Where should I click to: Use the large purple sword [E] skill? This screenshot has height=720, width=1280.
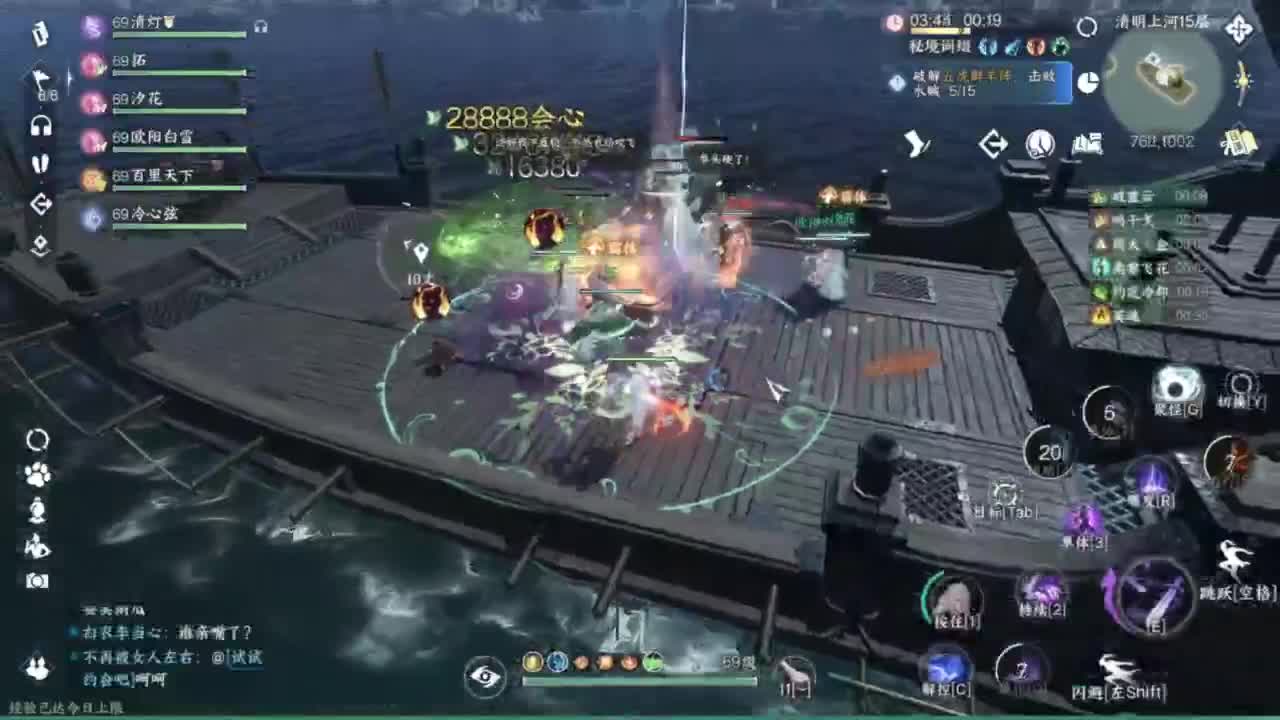click(x=1153, y=596)
